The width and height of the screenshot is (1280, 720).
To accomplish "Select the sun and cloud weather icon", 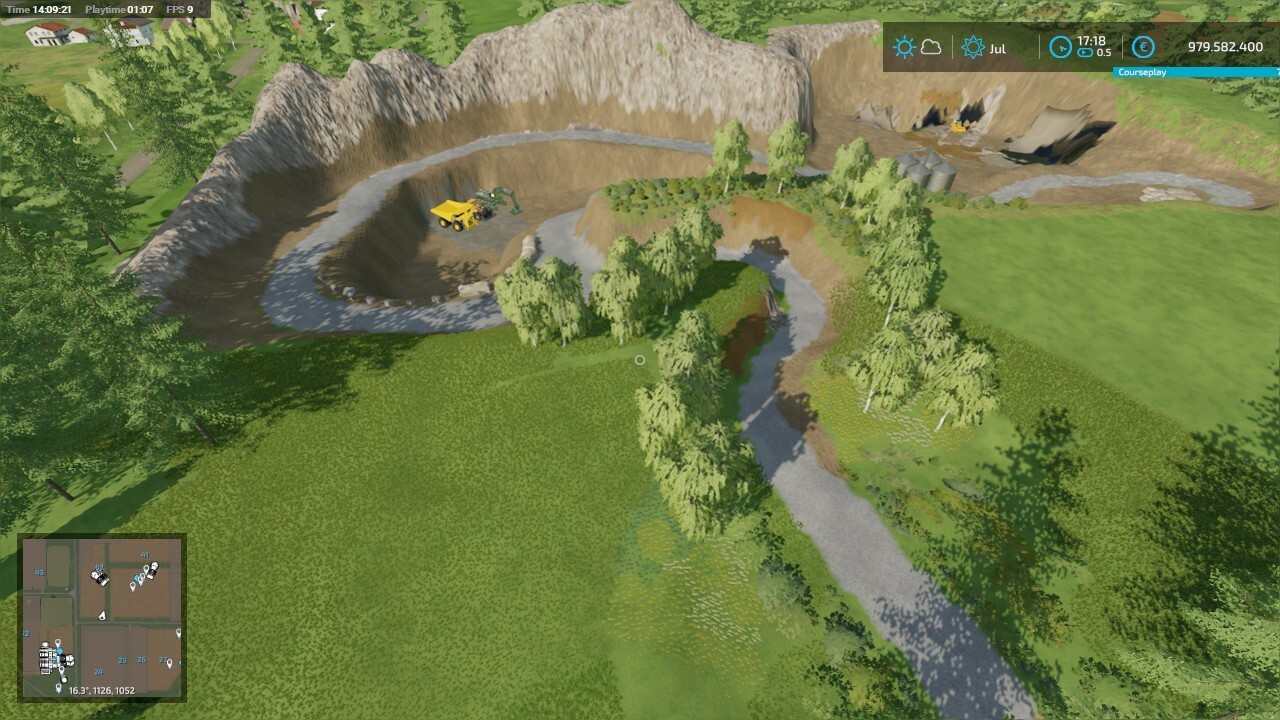I will (x=917, y=48).
